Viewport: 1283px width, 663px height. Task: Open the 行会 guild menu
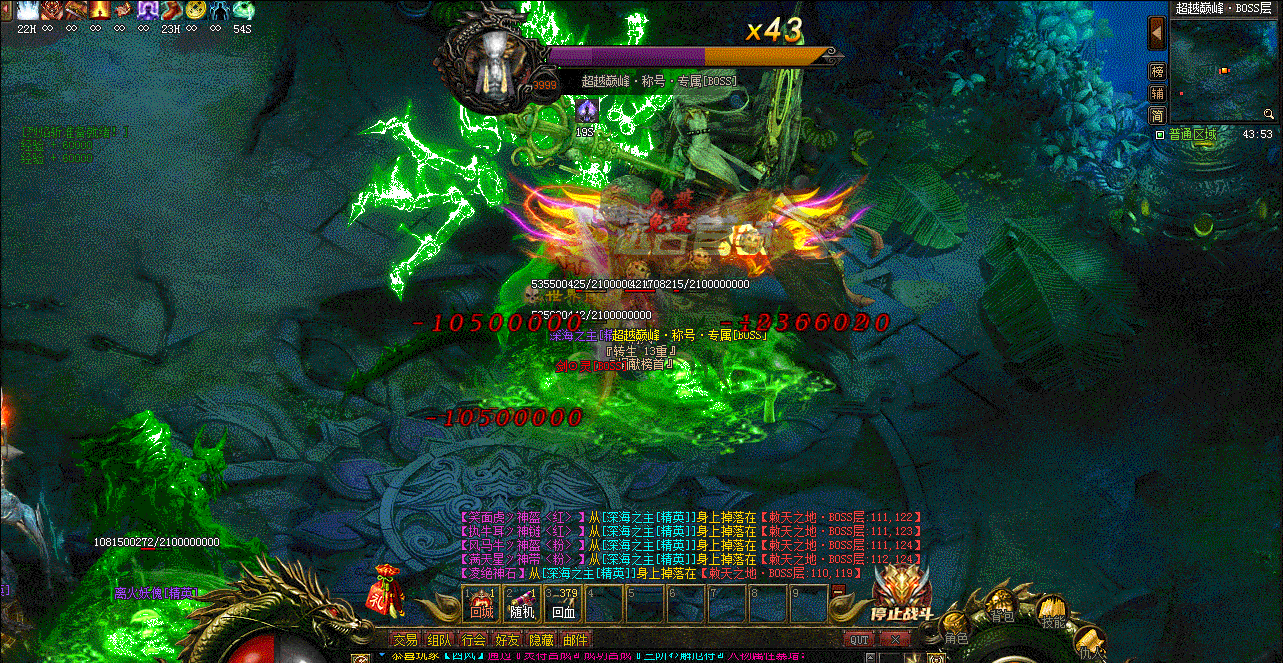(474, 640)
